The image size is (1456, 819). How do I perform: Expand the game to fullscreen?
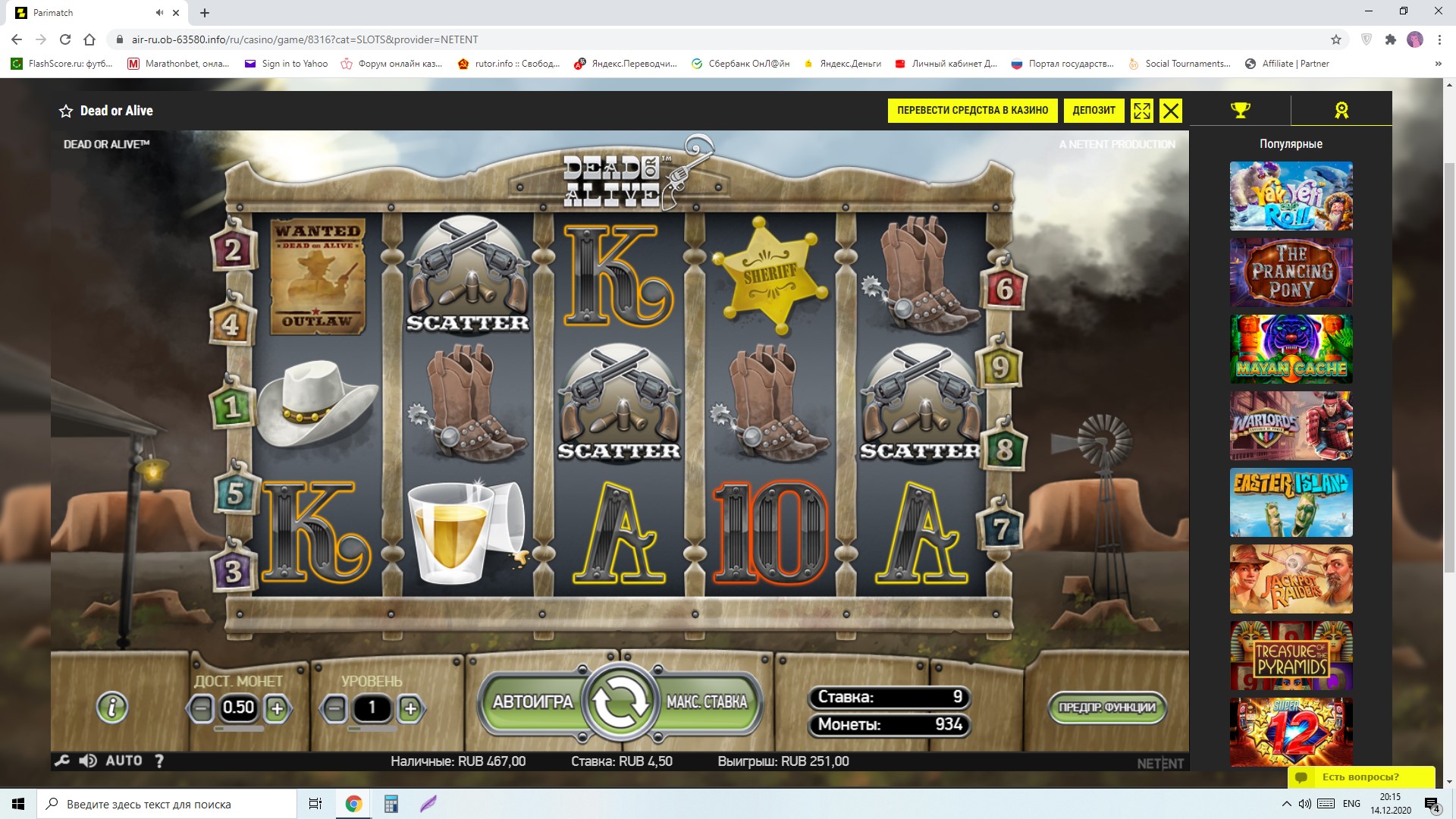[x=1141, y=111]
